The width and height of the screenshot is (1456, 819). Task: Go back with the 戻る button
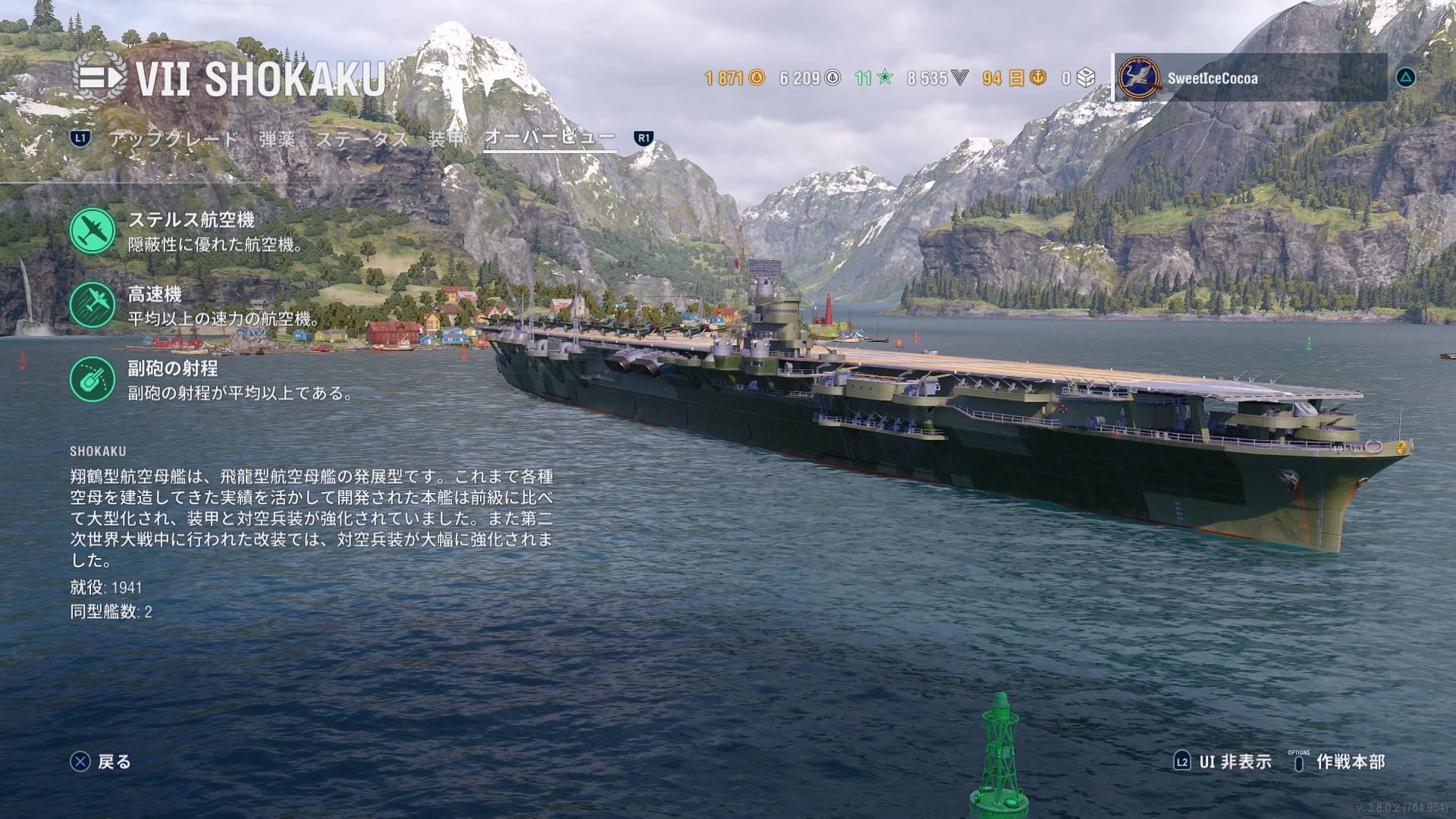click(101, 761)
